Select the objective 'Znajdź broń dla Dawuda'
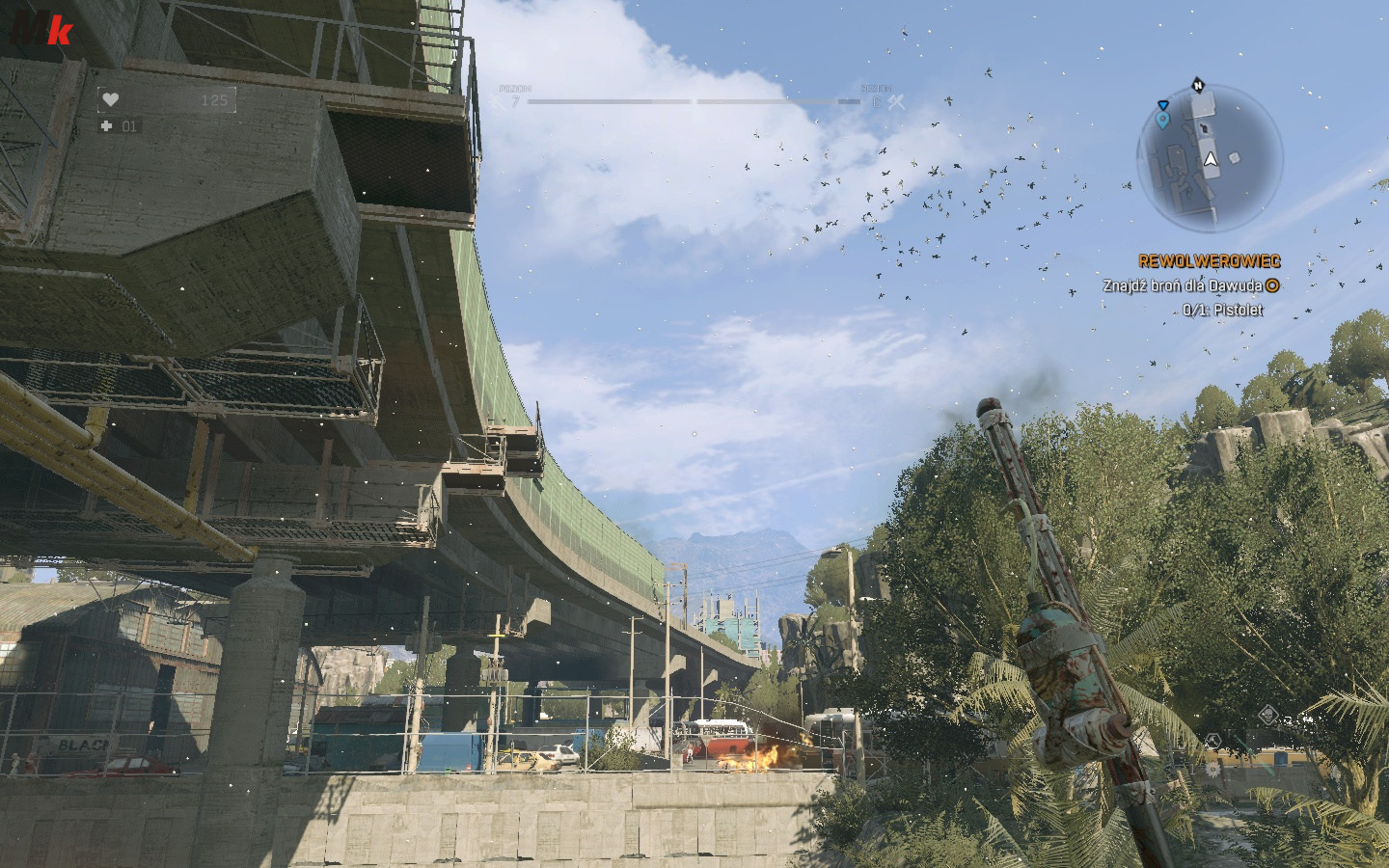Viewport: 1389px width, 868px height. [1183, 285]
